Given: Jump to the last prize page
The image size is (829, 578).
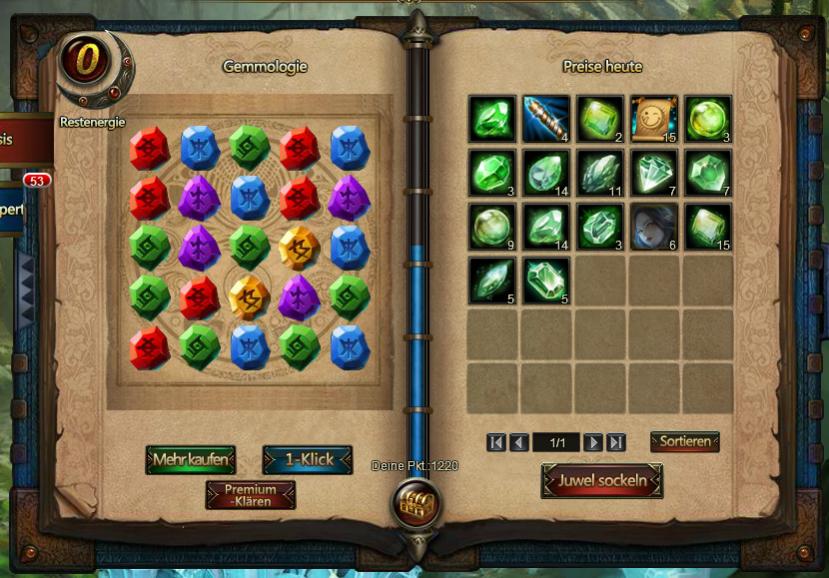Looking at the screenshot, I should 616,442.
